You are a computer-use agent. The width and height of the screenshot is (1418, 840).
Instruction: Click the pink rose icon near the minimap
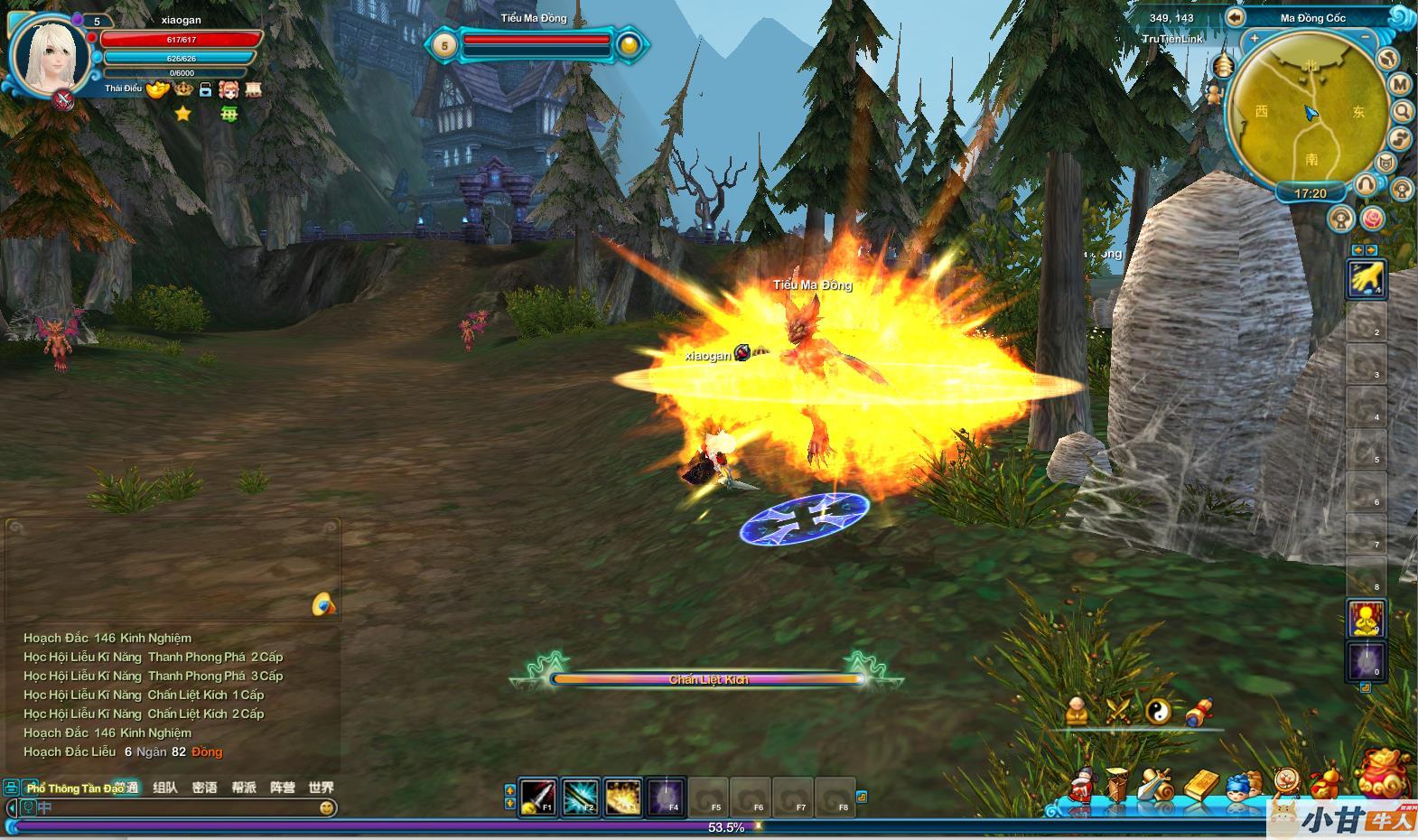click(1372, 219)
